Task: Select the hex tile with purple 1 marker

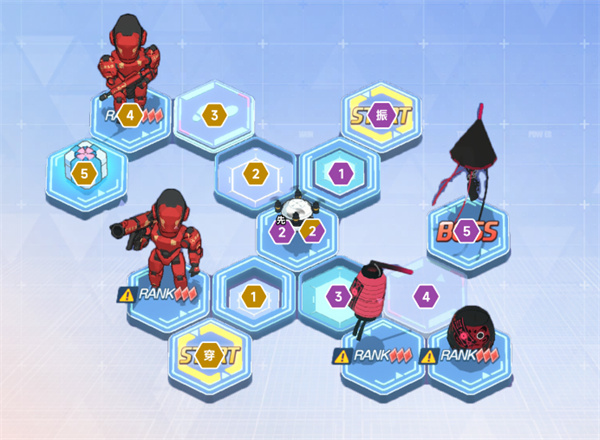Action: (341, 173)
